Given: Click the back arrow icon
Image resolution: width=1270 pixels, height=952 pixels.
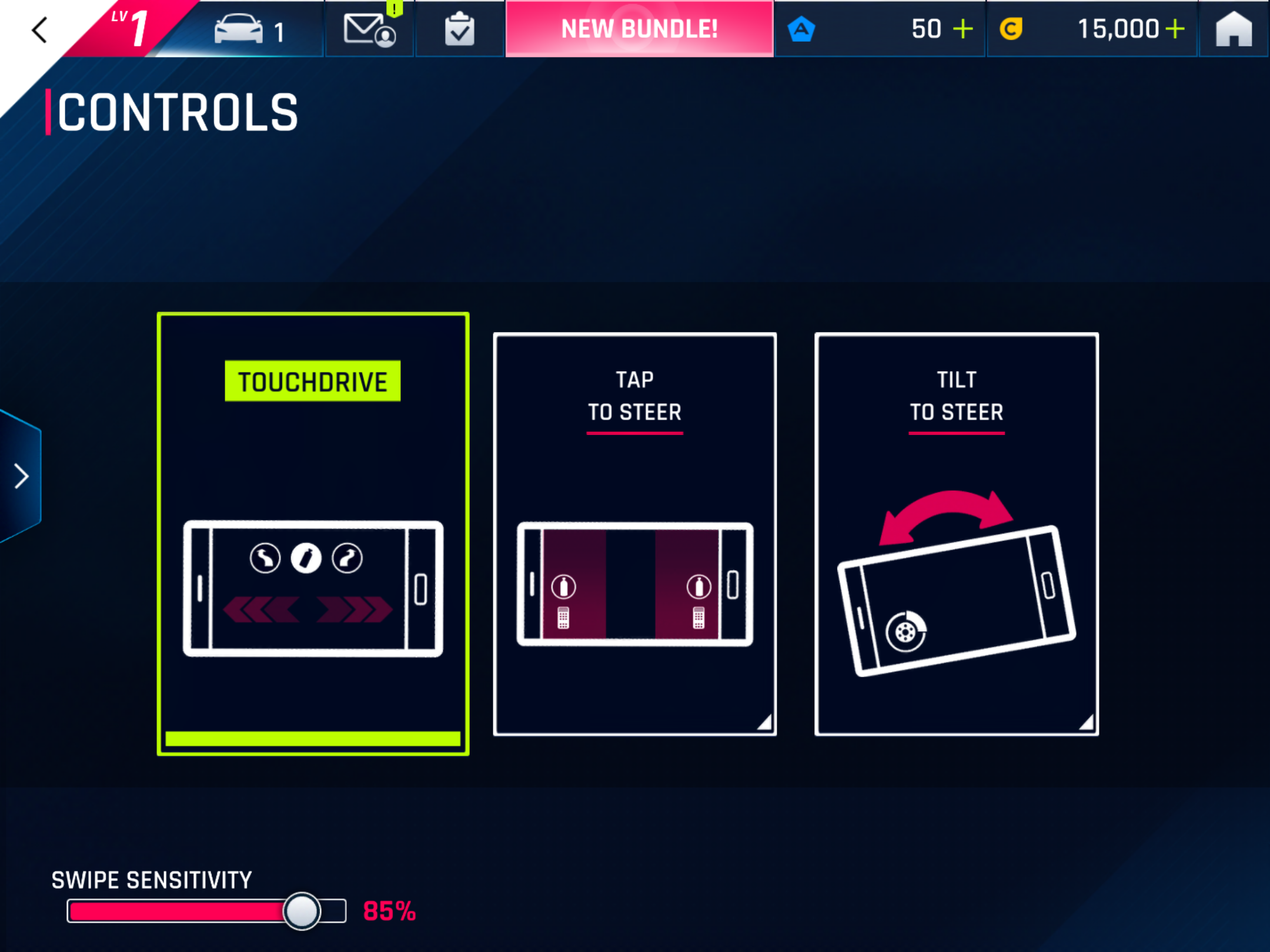Looking at the screenshot, I should click(39, 29).
